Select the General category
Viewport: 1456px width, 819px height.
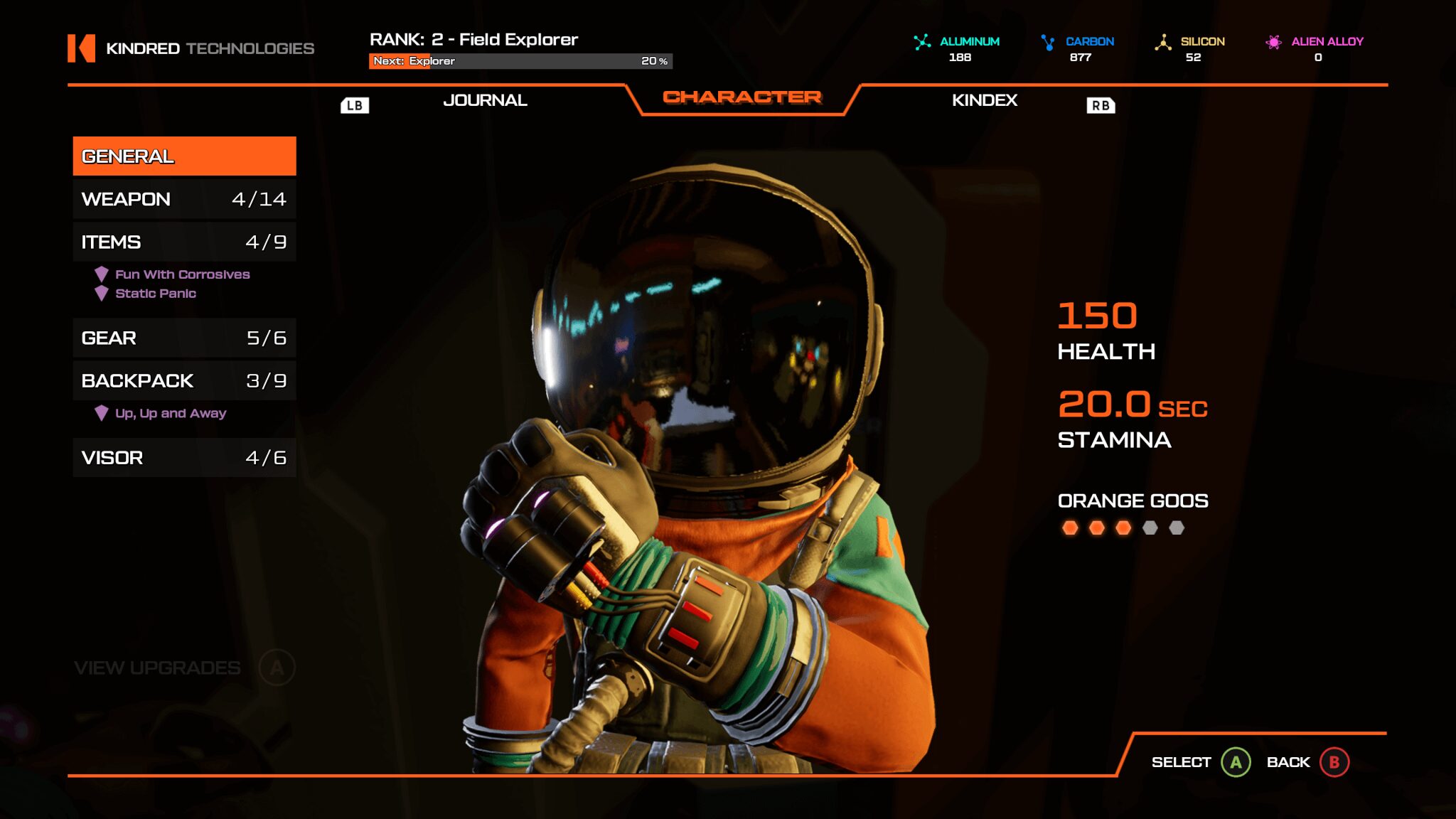(184, 156)
